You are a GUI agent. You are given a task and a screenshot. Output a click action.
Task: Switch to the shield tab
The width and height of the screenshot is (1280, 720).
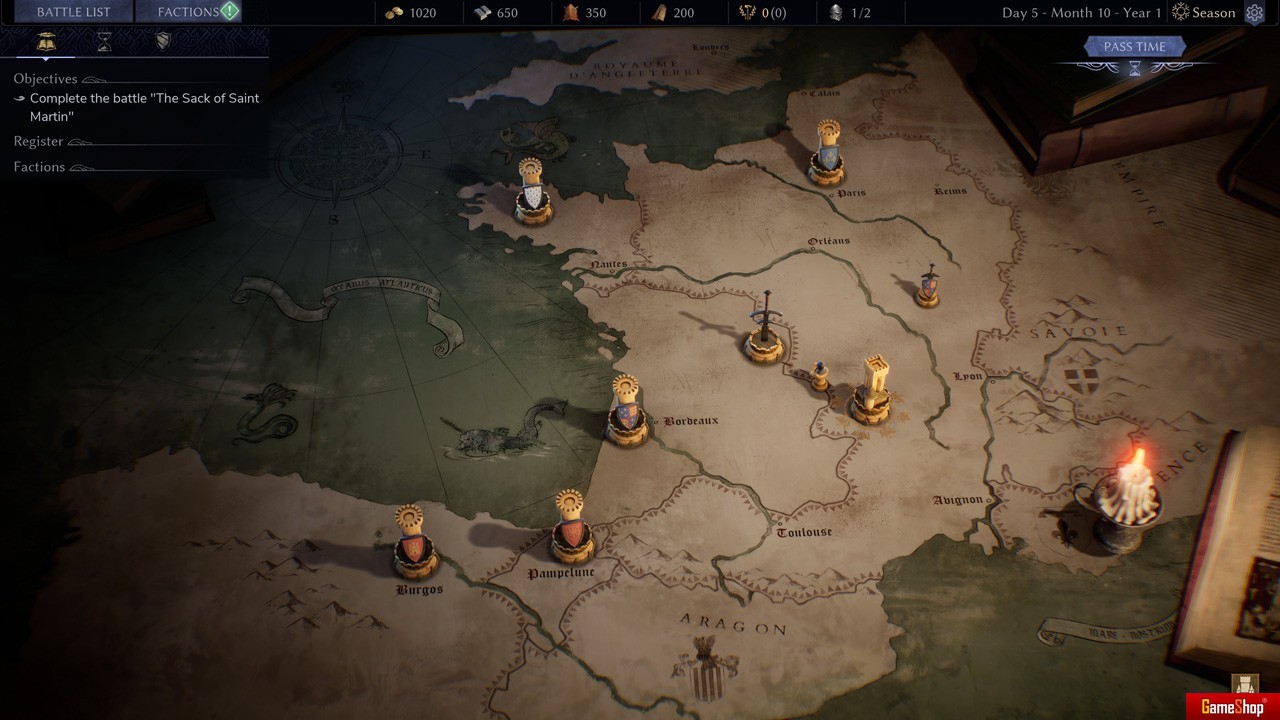point(163,42)
